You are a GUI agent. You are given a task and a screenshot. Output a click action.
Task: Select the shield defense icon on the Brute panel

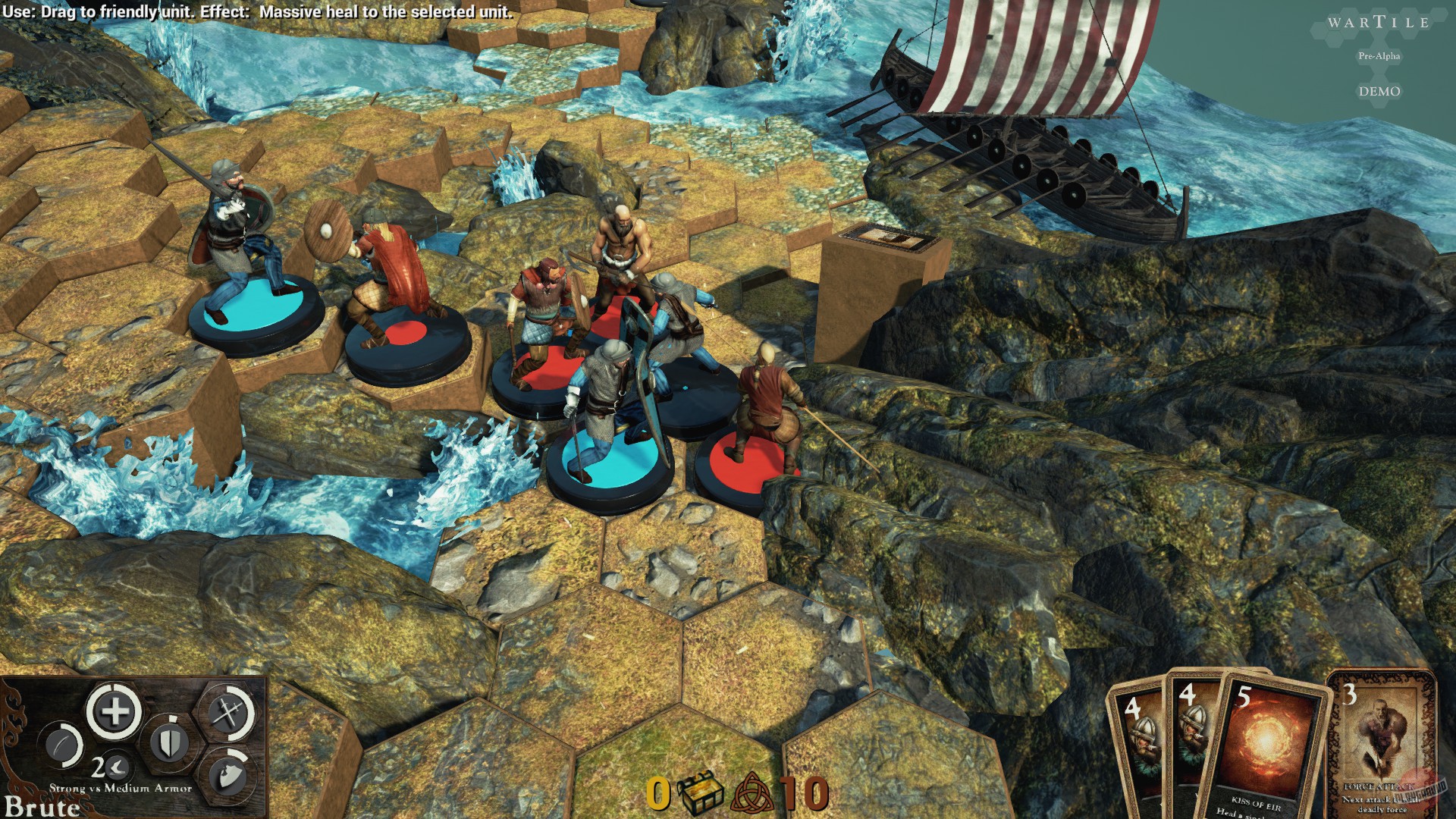(171, 742)
